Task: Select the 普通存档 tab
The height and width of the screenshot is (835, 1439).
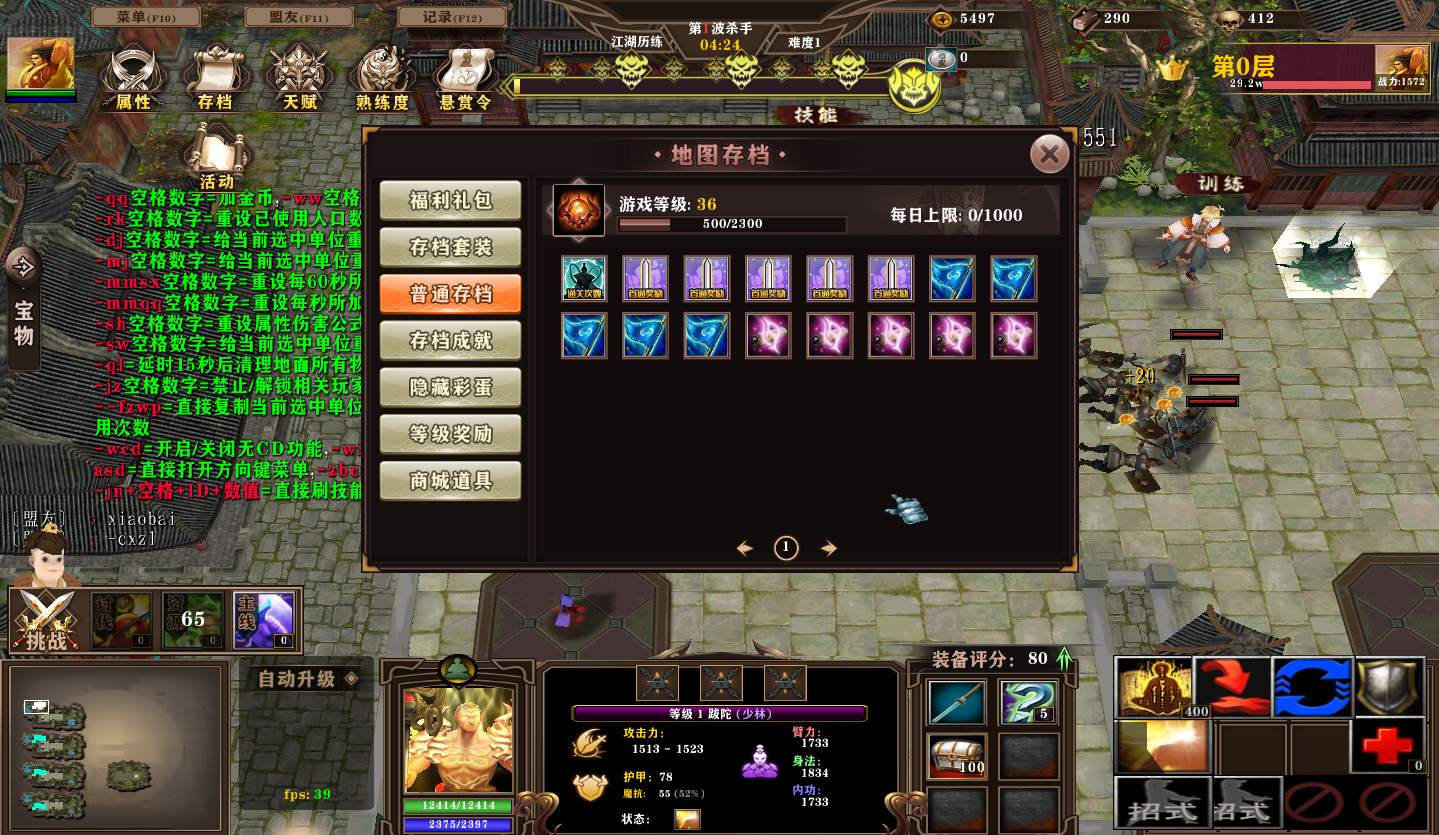Action: (451, 294)
